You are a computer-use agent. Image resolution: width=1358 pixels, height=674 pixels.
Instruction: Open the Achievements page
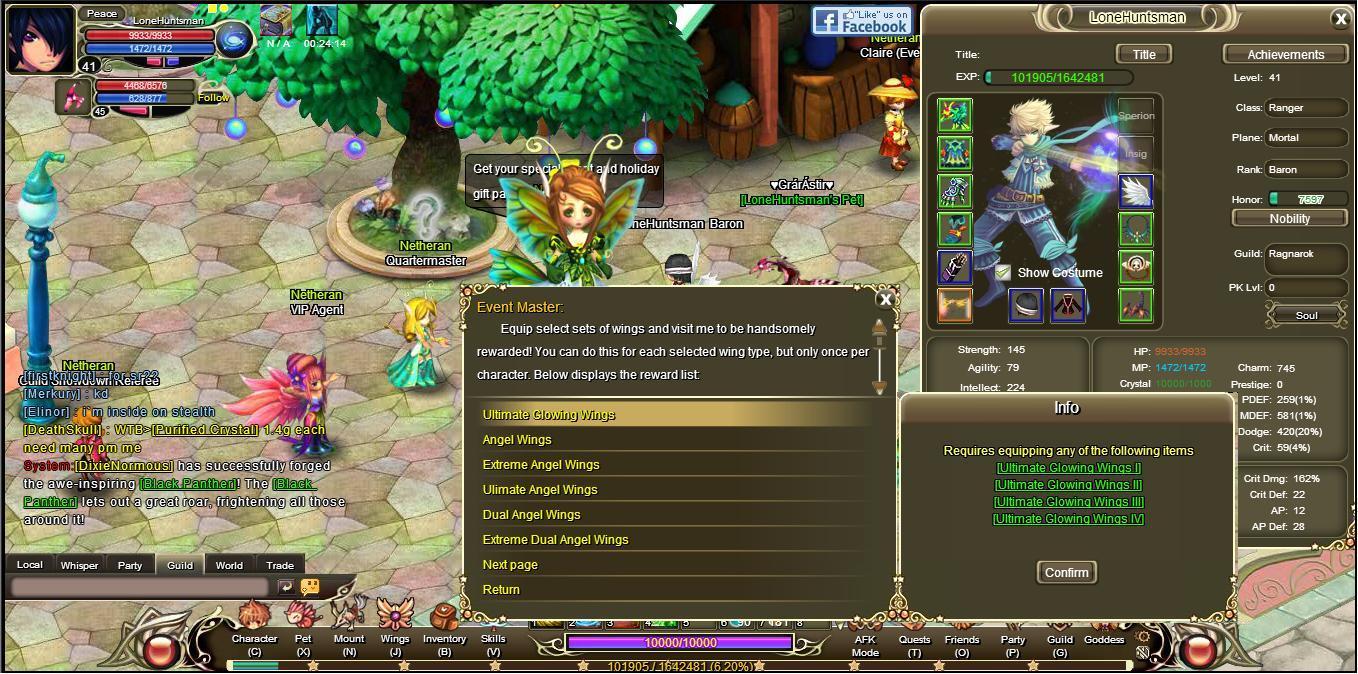point(1285,54)
